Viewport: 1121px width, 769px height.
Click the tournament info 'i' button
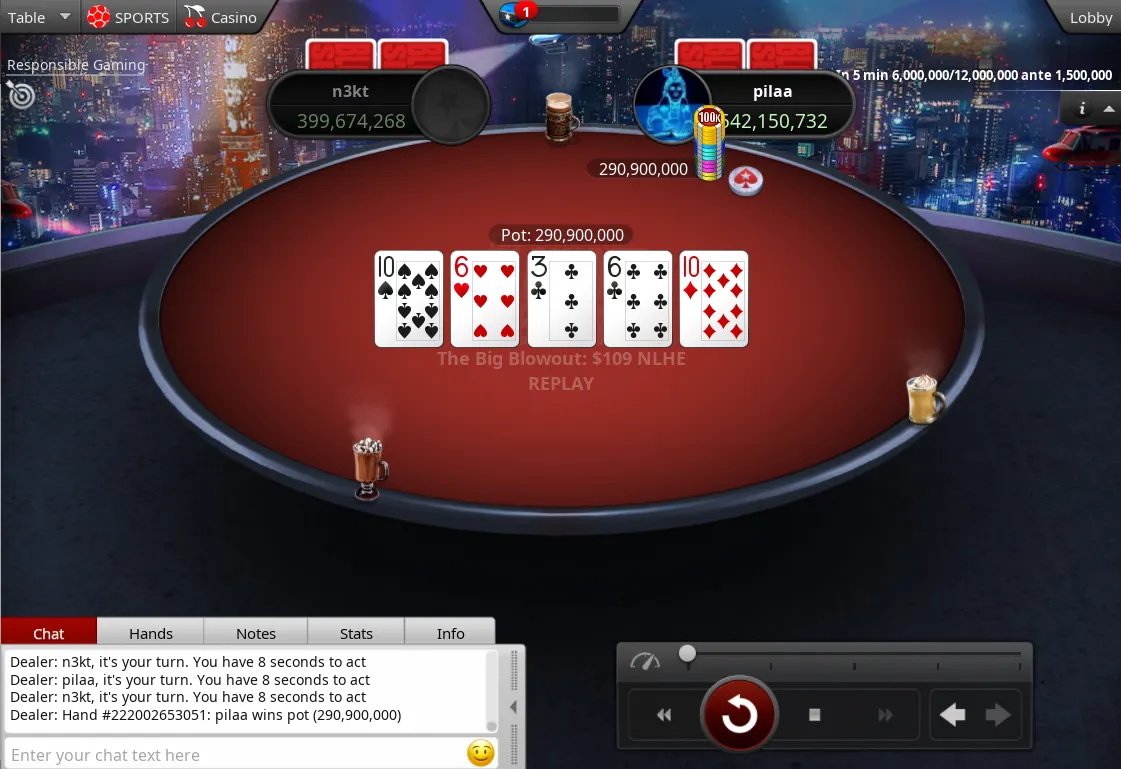click(x=1082, y=109)
